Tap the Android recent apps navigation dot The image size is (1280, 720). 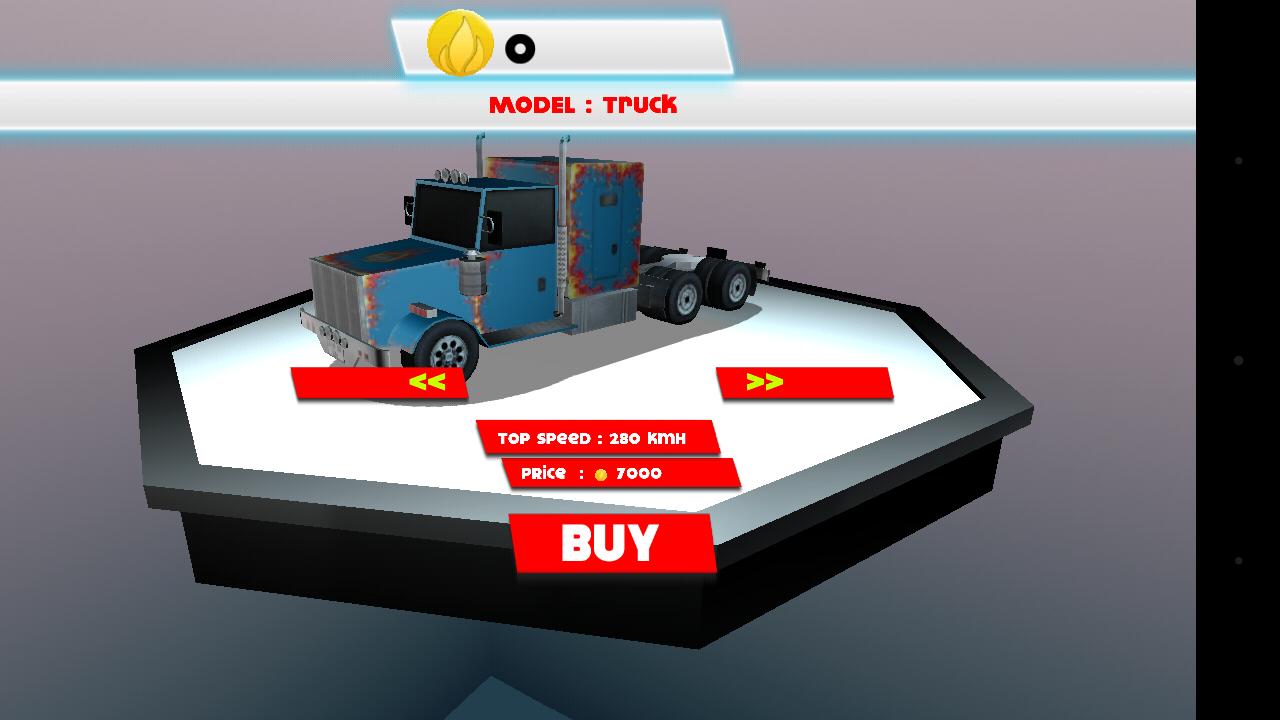[x=1239, y=561]
